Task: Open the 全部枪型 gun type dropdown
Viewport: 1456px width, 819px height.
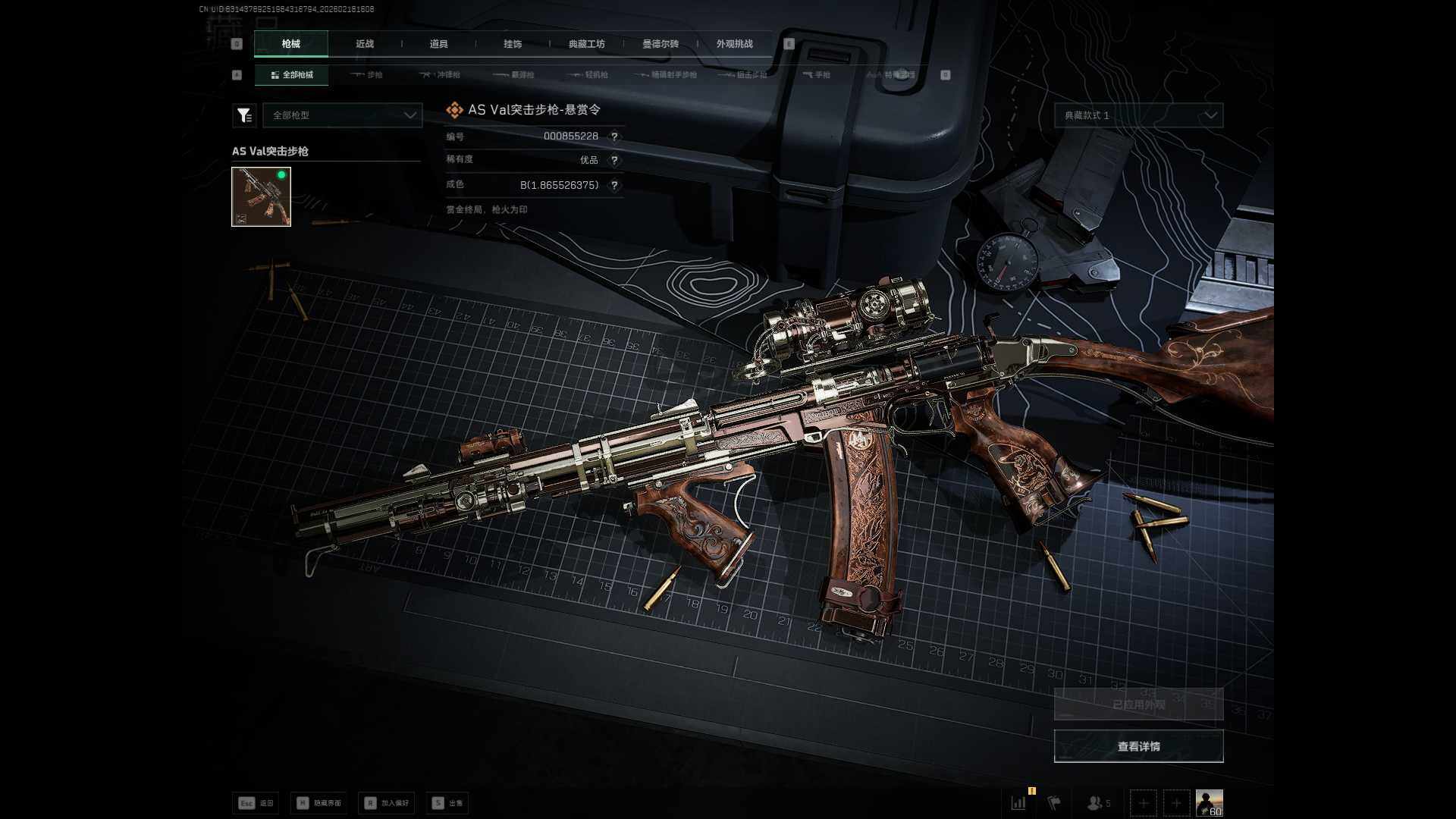Action: click(343, 115)
